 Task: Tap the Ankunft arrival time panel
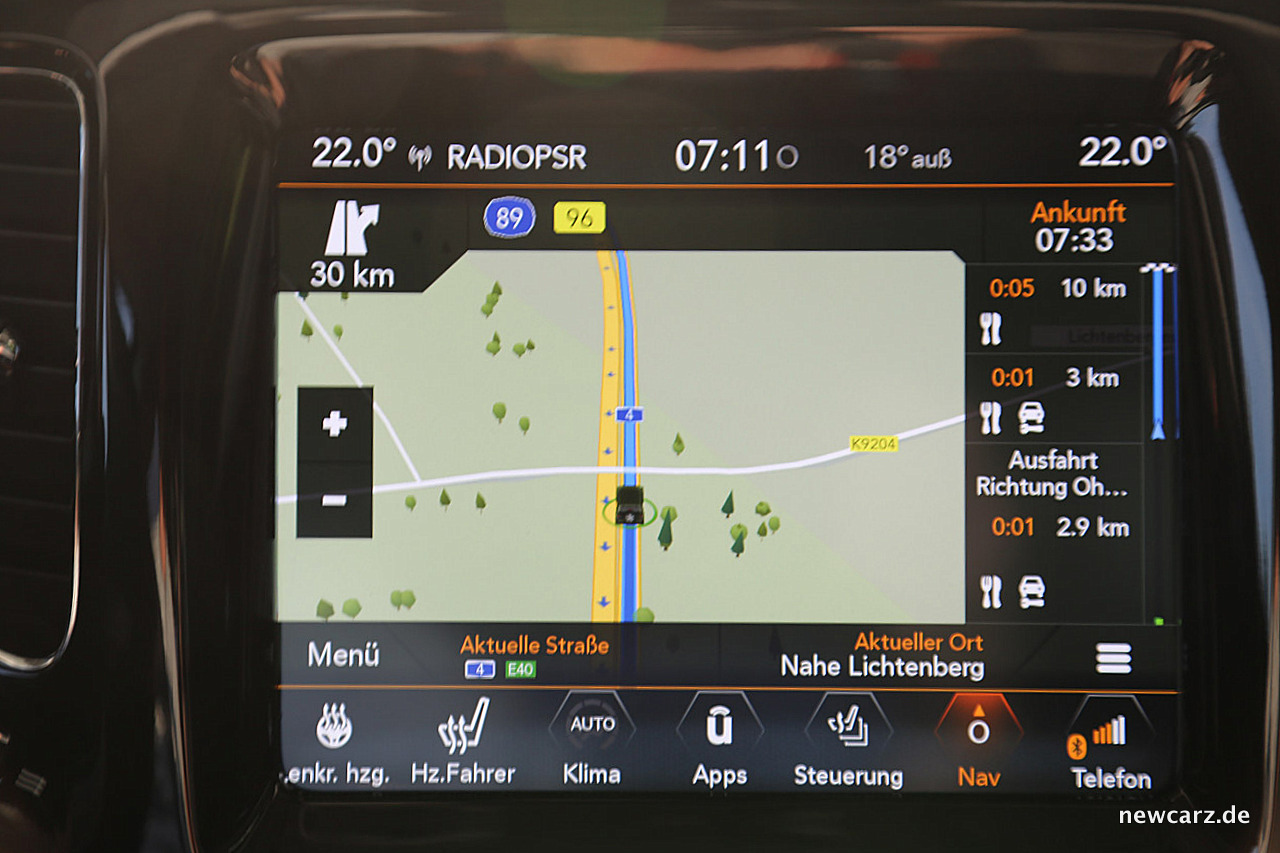point(1077,227)
